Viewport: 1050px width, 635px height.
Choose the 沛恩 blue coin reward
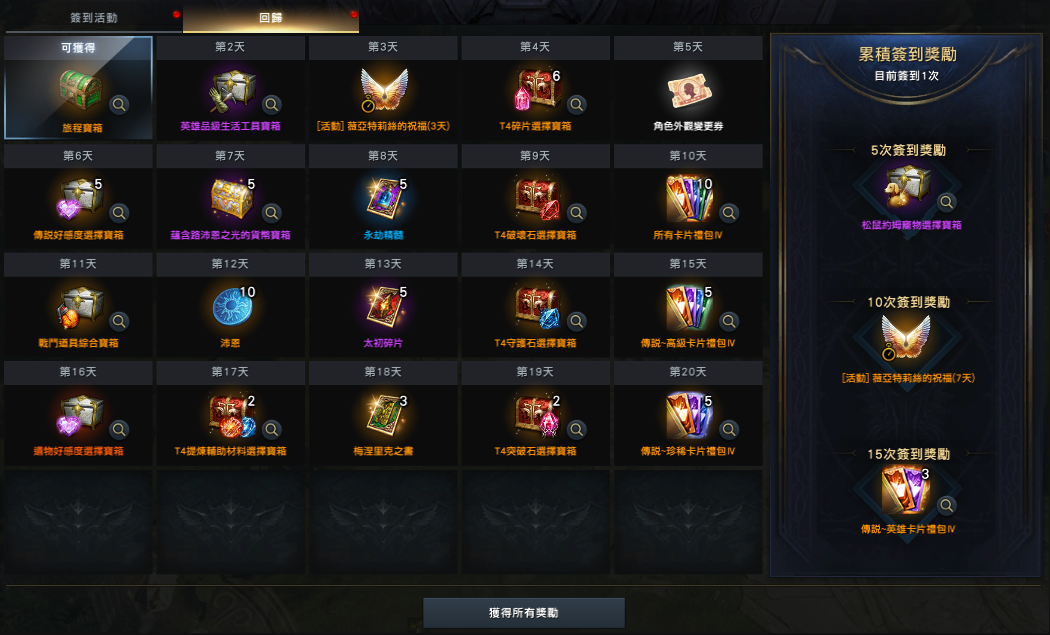click(x=231, y=306)
